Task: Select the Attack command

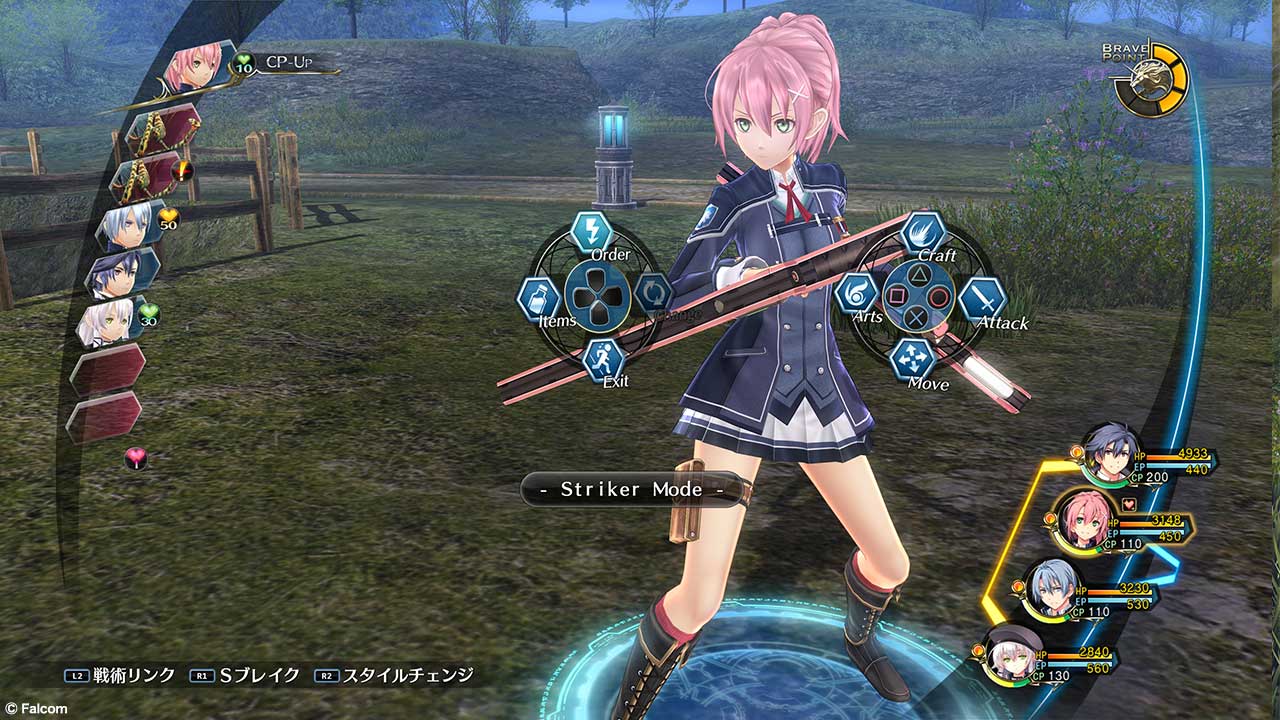Action: (x=981, y=300)
